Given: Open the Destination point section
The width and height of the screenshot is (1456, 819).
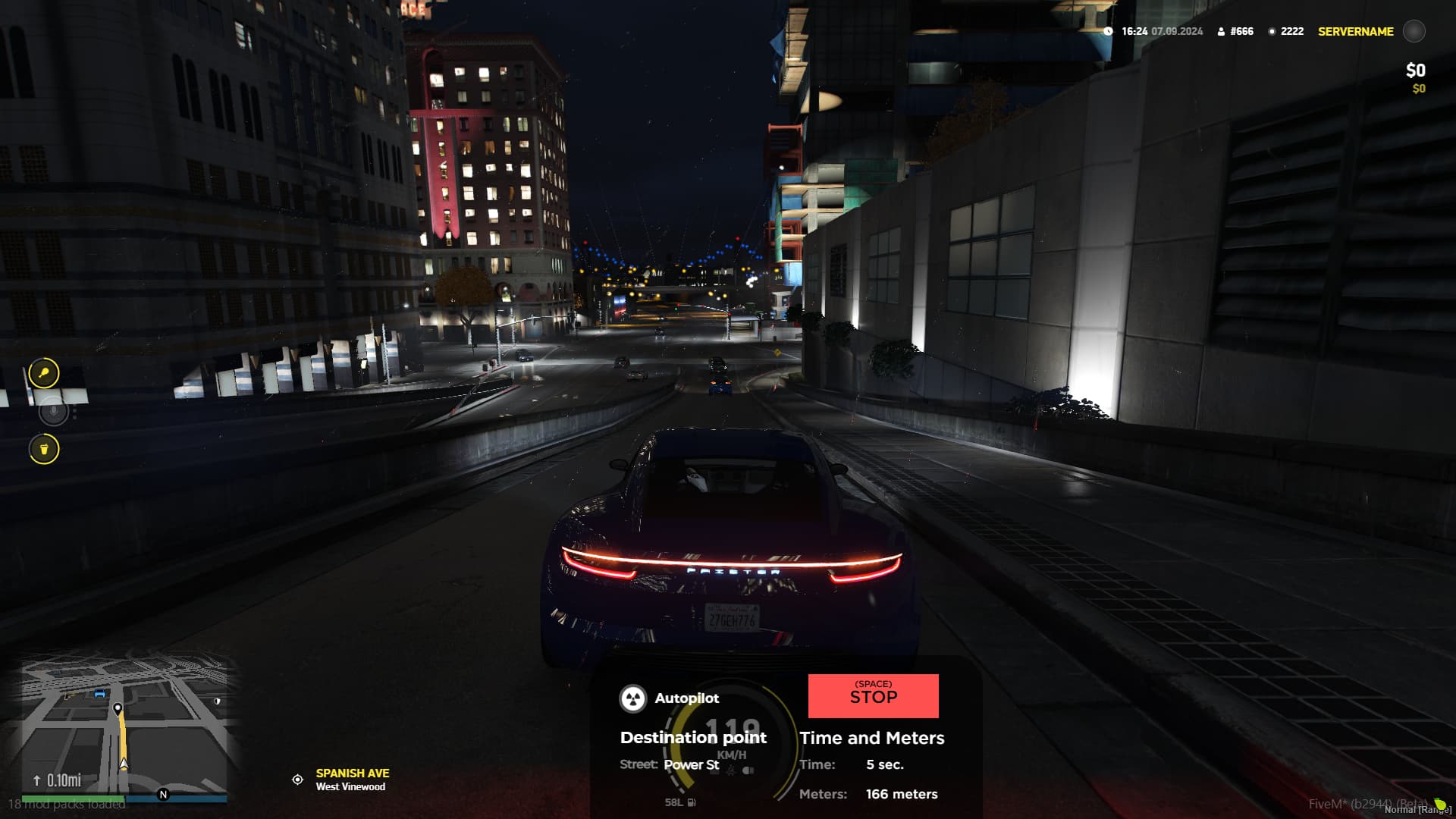Looking at the screenshot, I should click(692, 737).
